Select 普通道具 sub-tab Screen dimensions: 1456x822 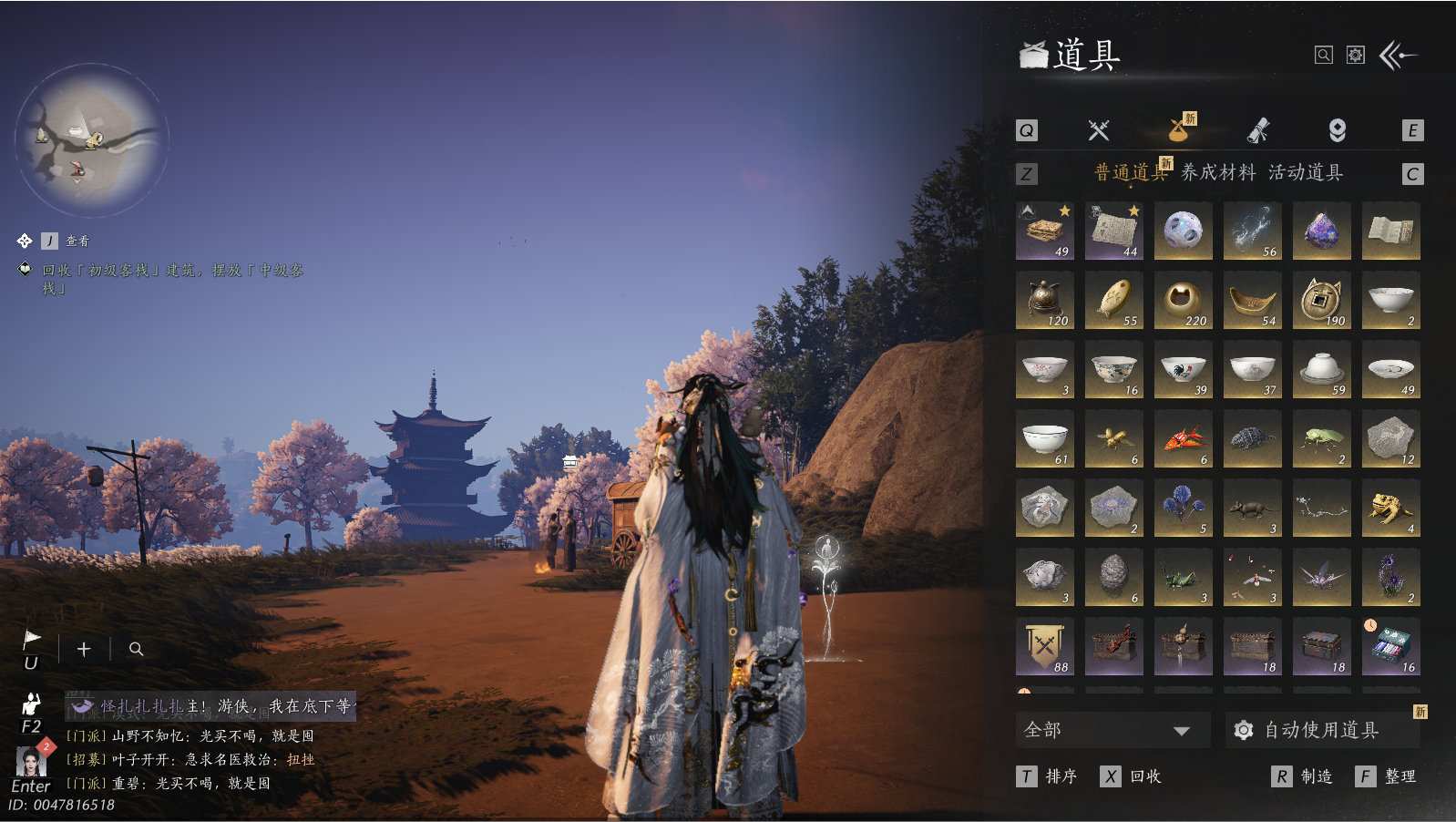pyautogui.click(x=1130, y=172)
